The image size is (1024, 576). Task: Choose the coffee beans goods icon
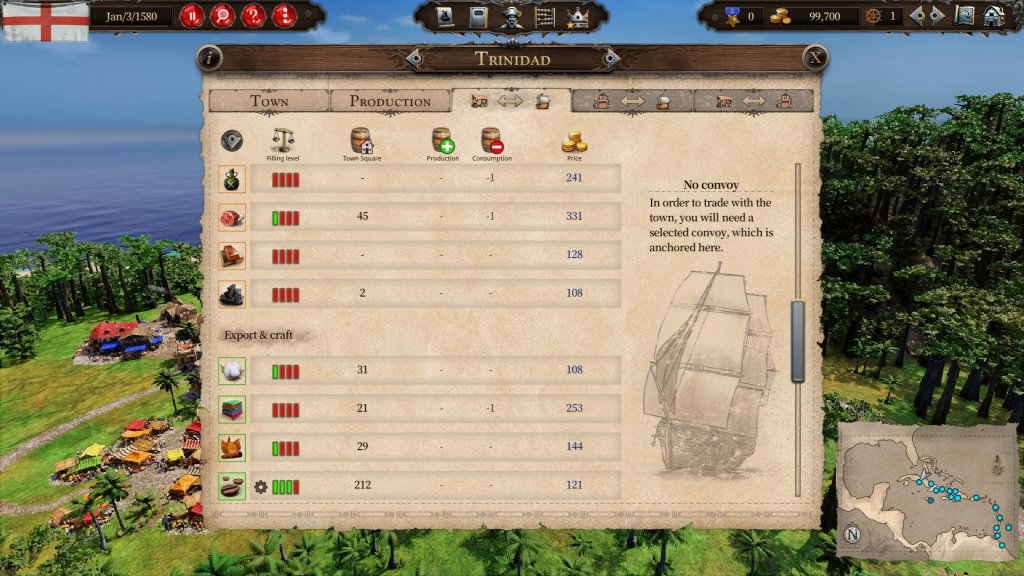(232, 486)
